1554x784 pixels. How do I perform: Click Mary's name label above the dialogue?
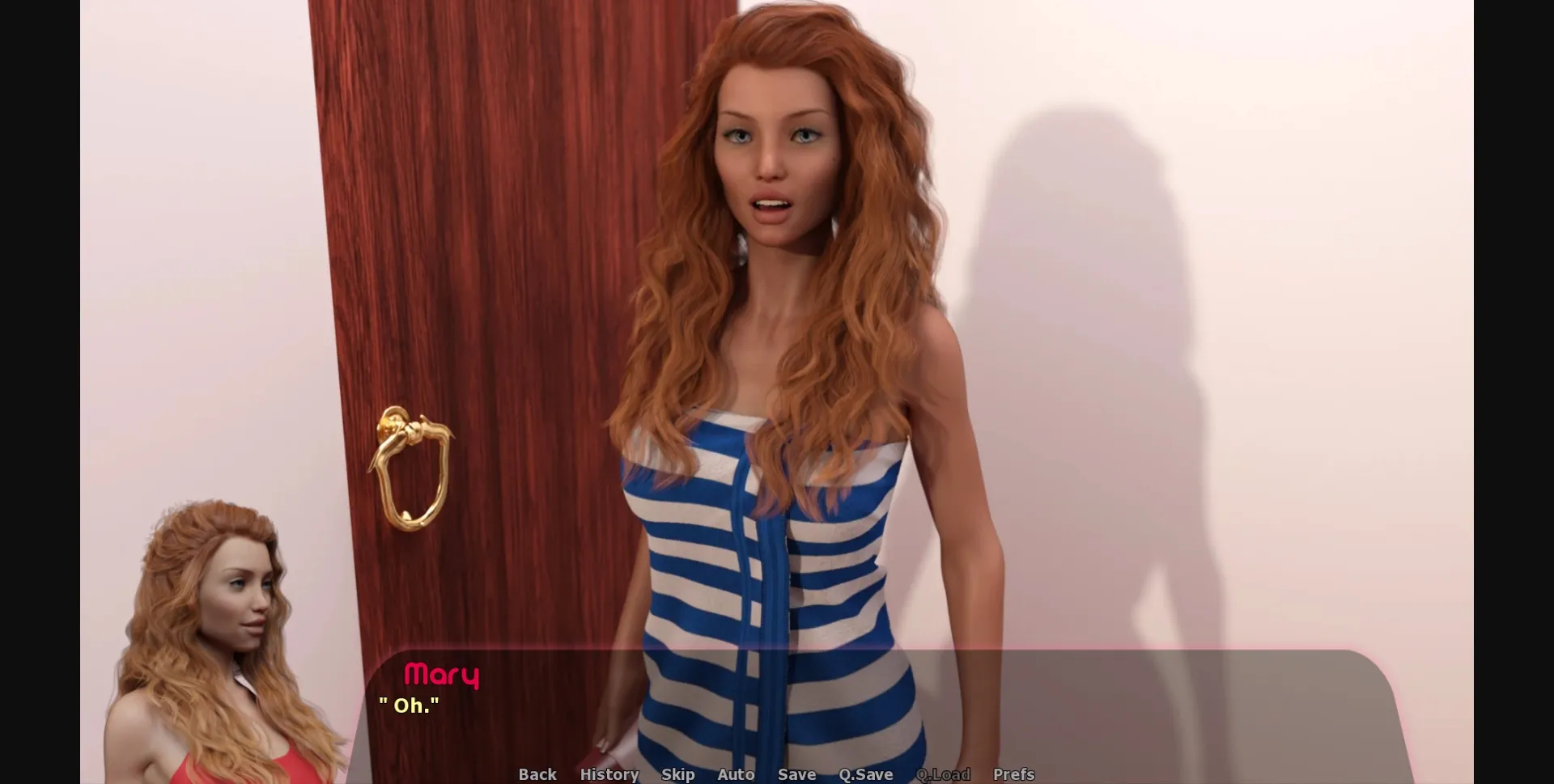443,675
